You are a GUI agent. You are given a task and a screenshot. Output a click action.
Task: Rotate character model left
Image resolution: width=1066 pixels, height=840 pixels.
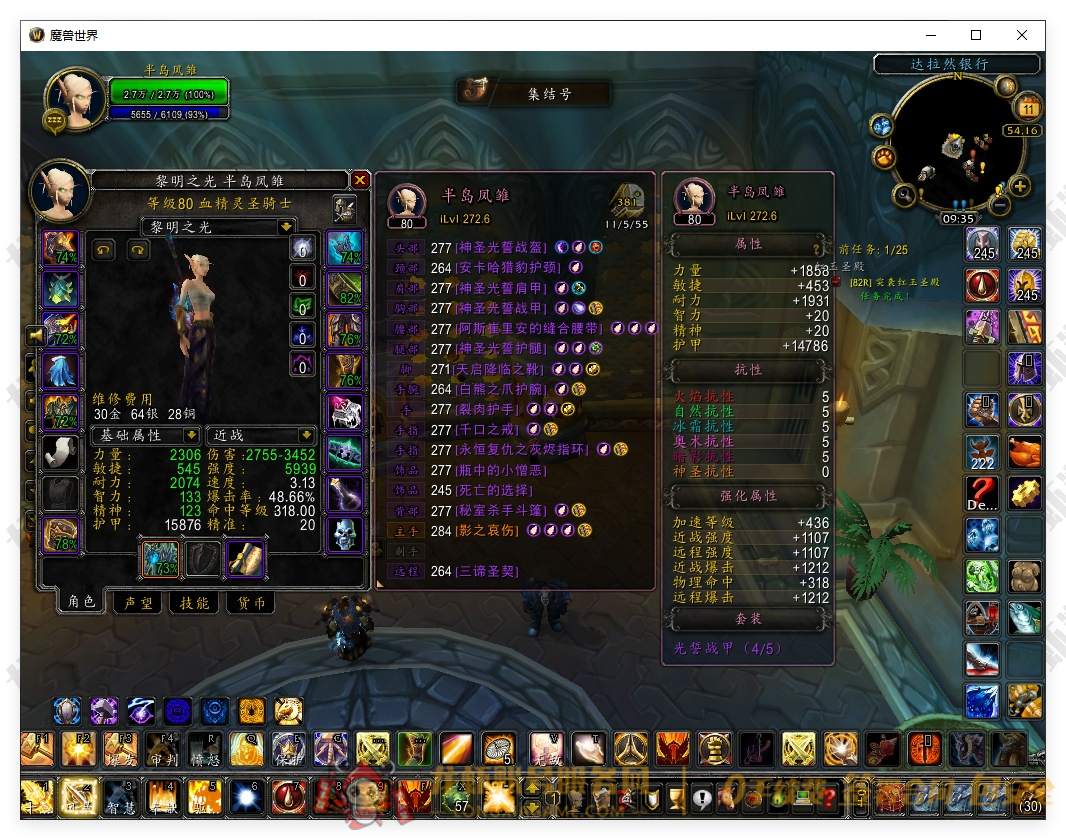pyautogui.click(x=103, y=250)
